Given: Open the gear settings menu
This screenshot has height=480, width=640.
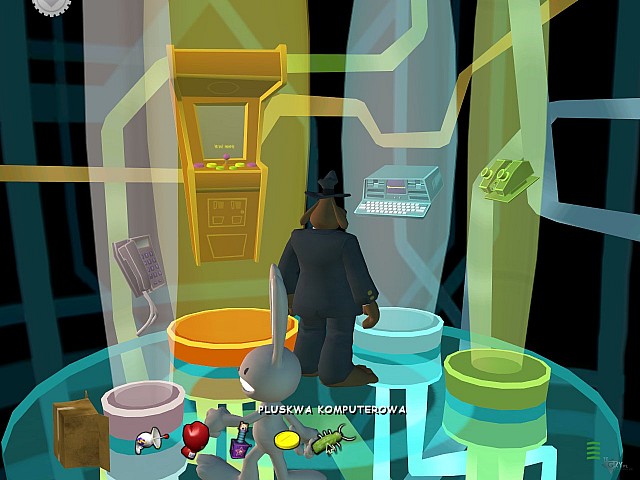Looking at the screenshot, I should (x=49, y=6).
